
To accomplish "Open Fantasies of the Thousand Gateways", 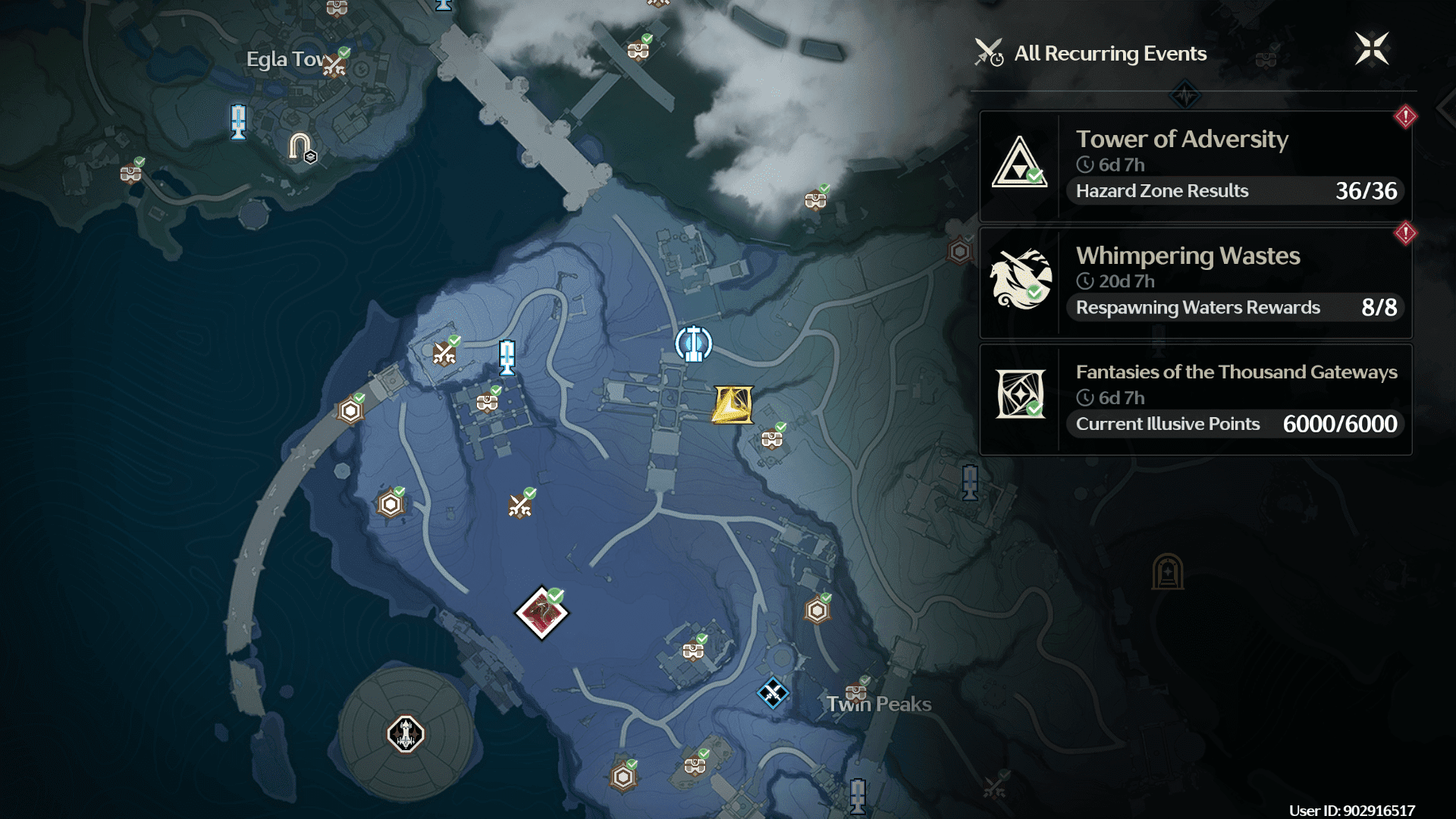I will [x=1195, y=400].
